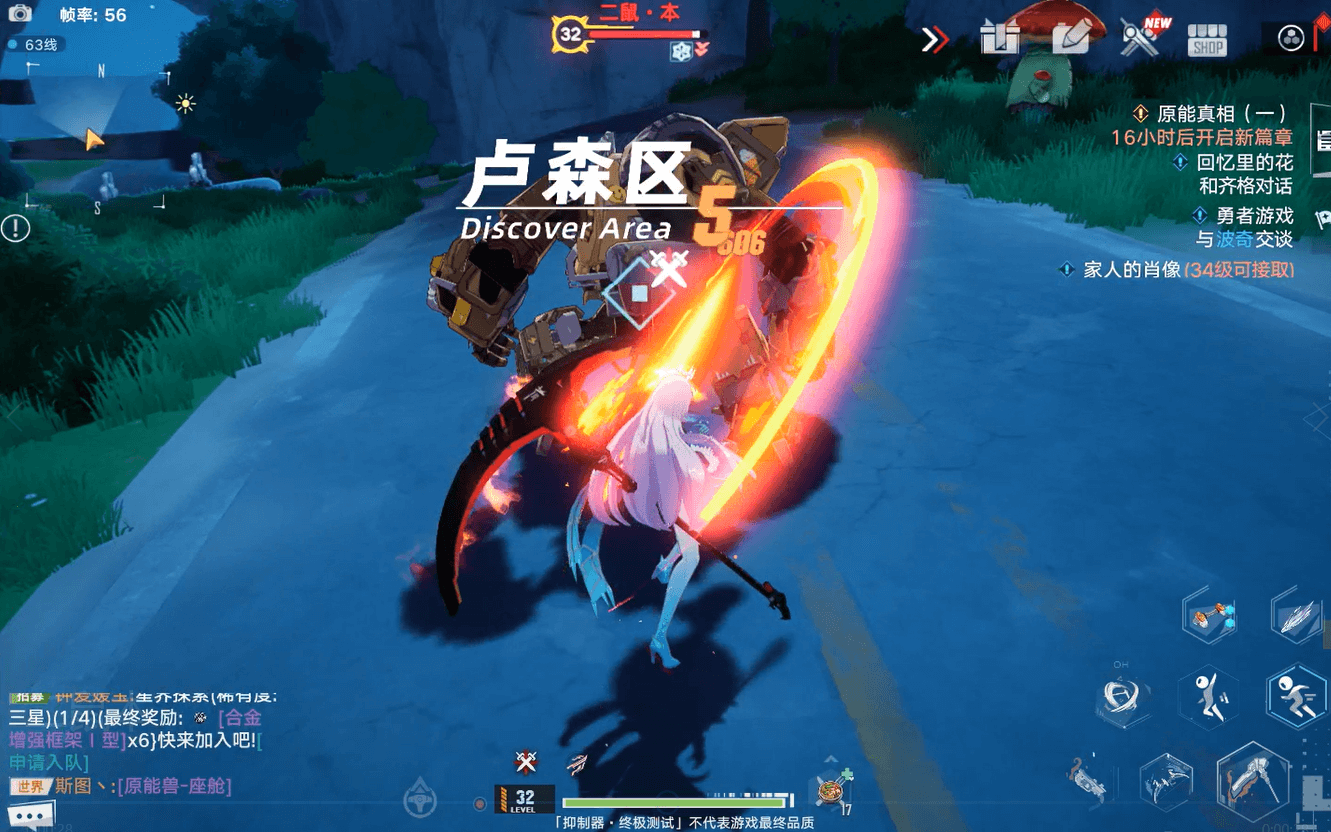
Task: Open the SHOP store panel
Action: pyautogui.click(x=1207, y=40)
